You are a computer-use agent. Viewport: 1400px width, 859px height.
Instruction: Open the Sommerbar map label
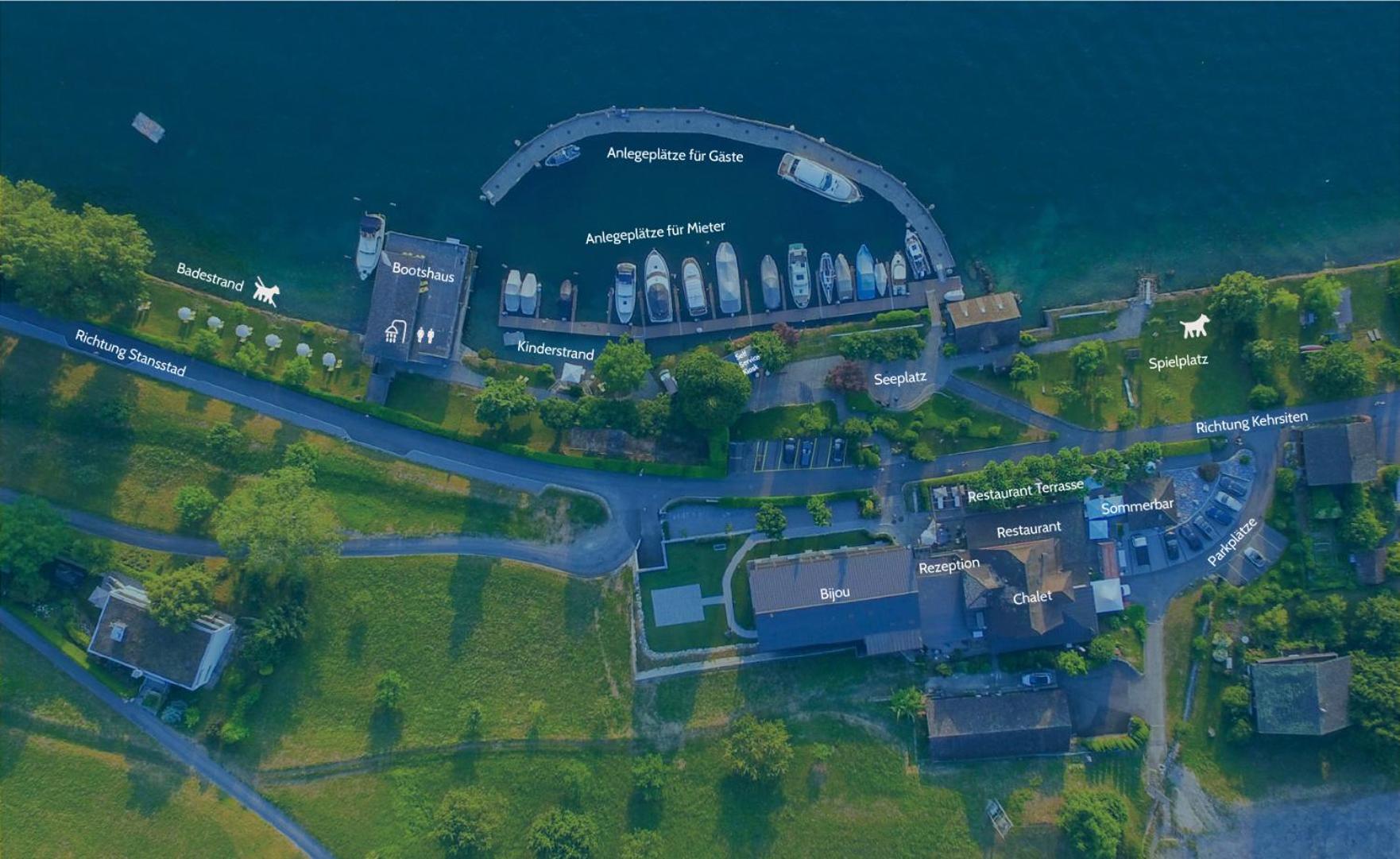1137,506
